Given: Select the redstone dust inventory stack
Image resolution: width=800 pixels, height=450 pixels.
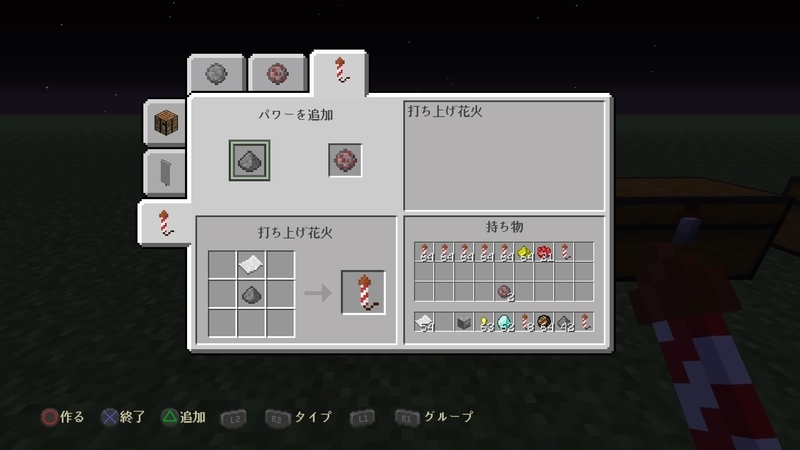Looking at the screenshot, I should (x=545, y=252).
